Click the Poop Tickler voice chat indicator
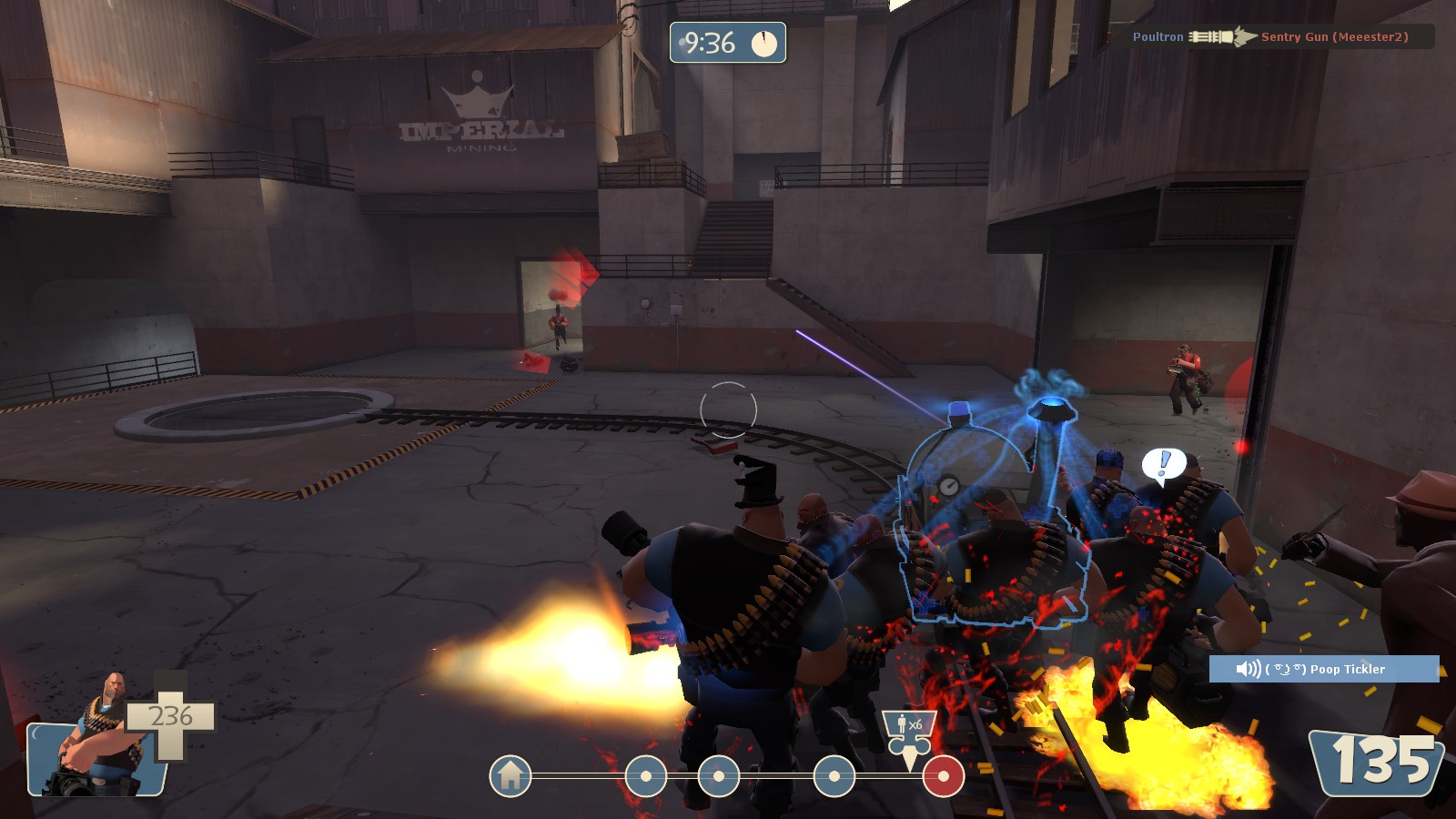Viewport: 1456px width, 819px height. tap(1323, 669)
